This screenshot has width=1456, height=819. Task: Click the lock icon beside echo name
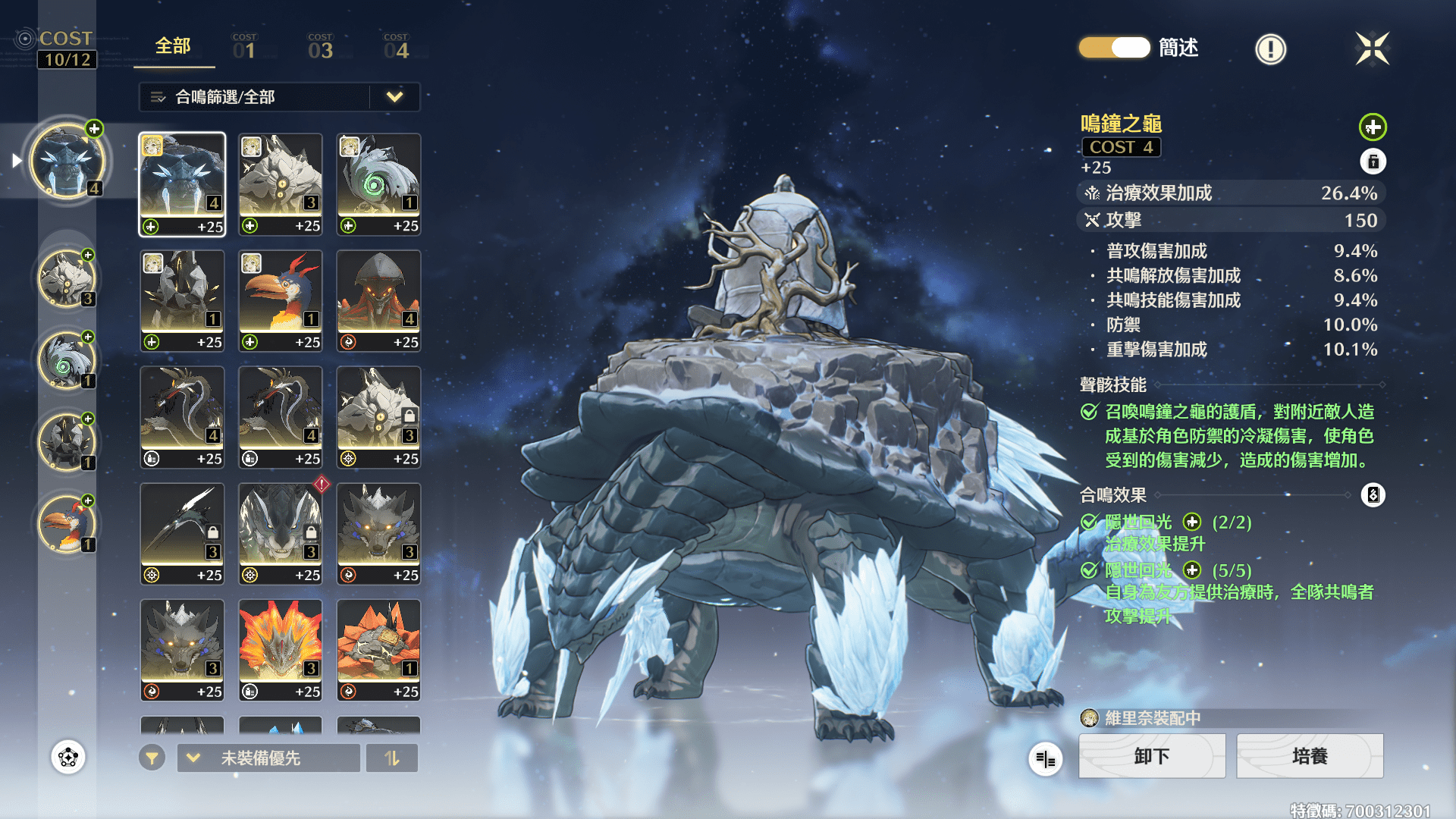point(1373,162)
